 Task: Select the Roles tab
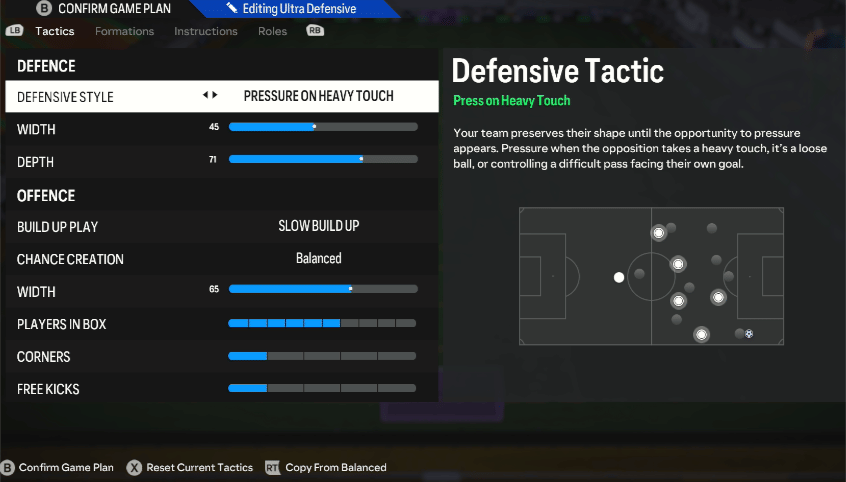272,31
